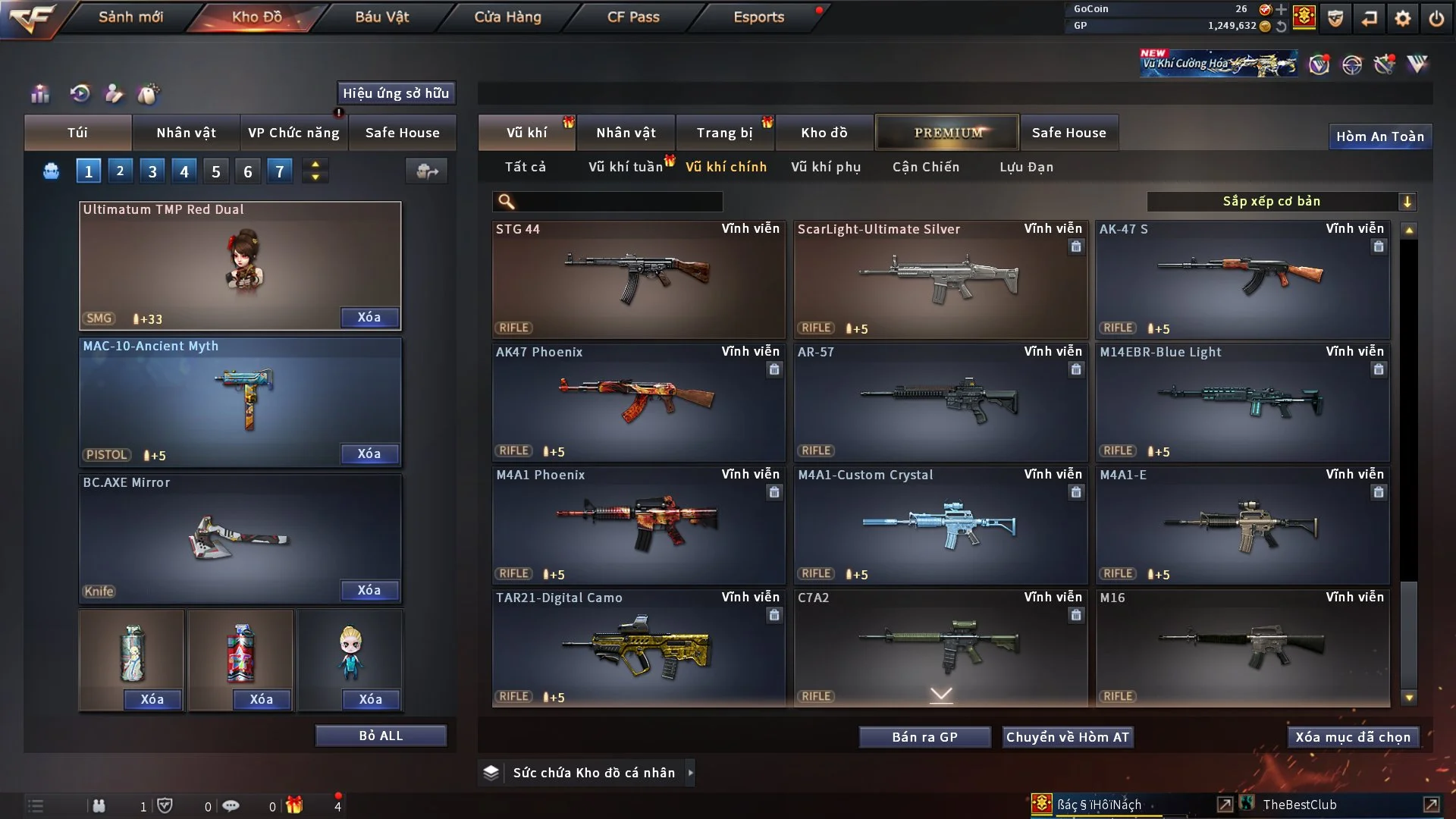Toggle inventory bag number 7
The image size is (1456, 819).
(x=279, y=171)
